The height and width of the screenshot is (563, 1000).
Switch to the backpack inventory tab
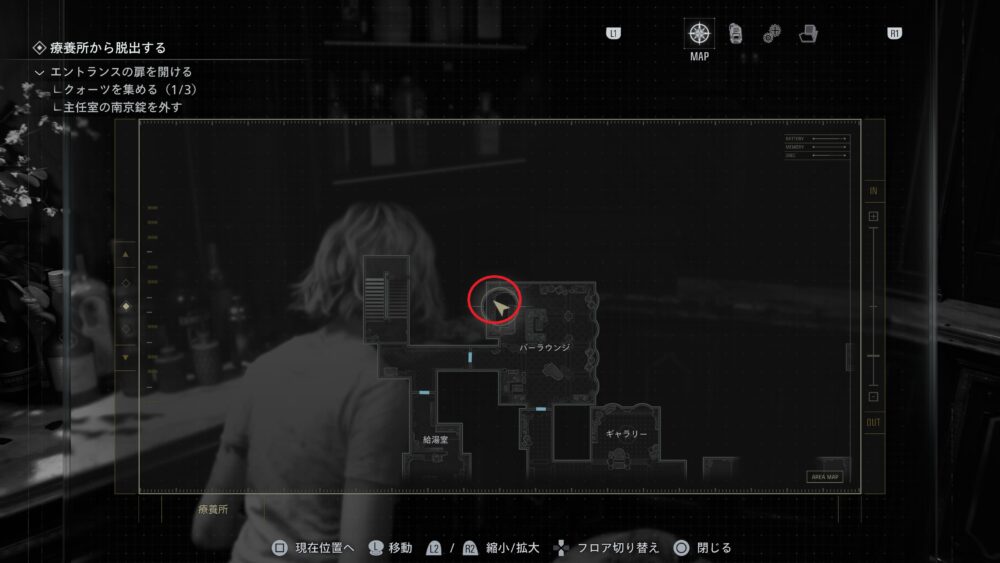pyautogui.click(x=735, y=33)
